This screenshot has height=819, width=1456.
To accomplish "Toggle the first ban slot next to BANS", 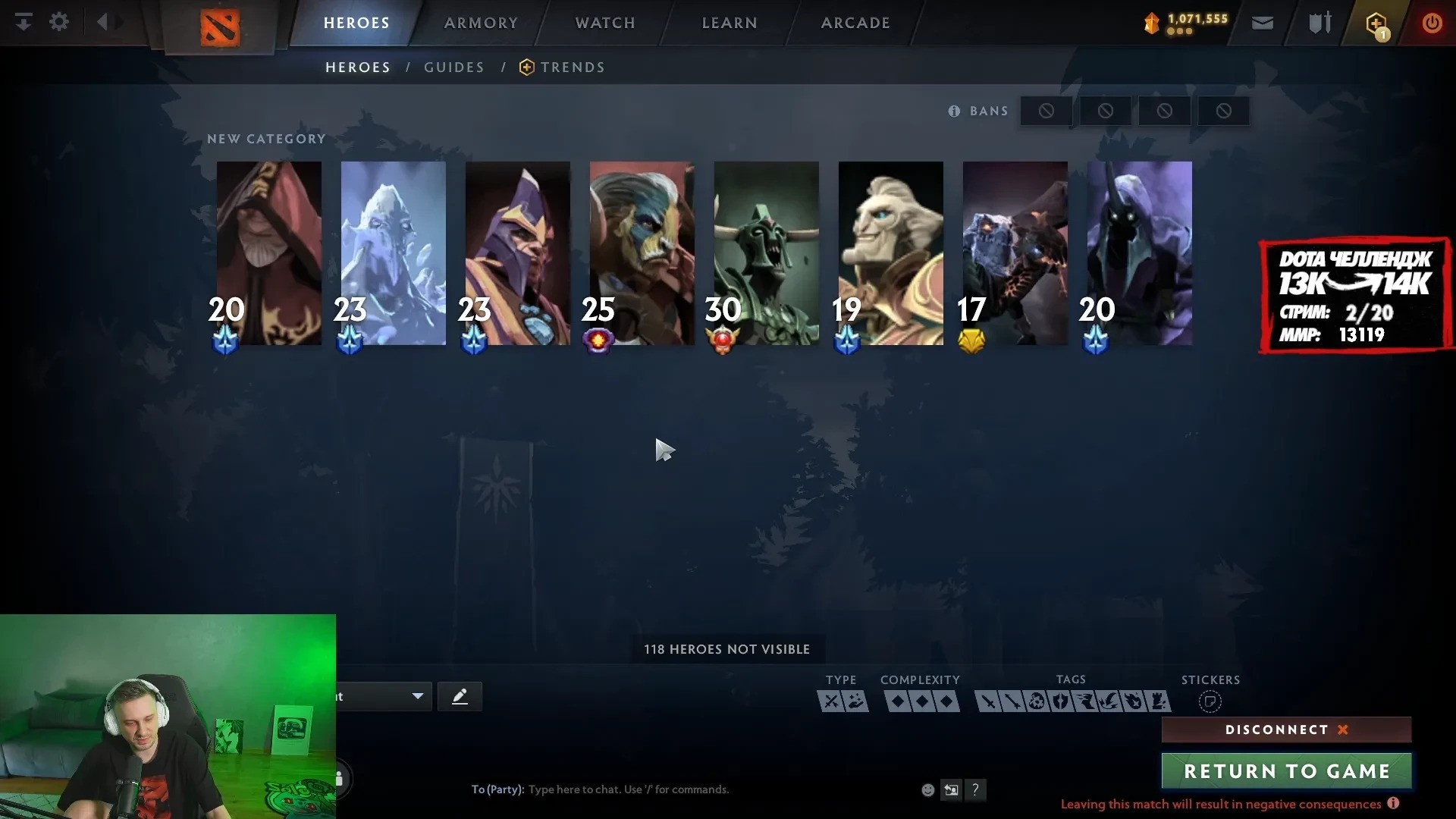I will tap(1046, 110).
